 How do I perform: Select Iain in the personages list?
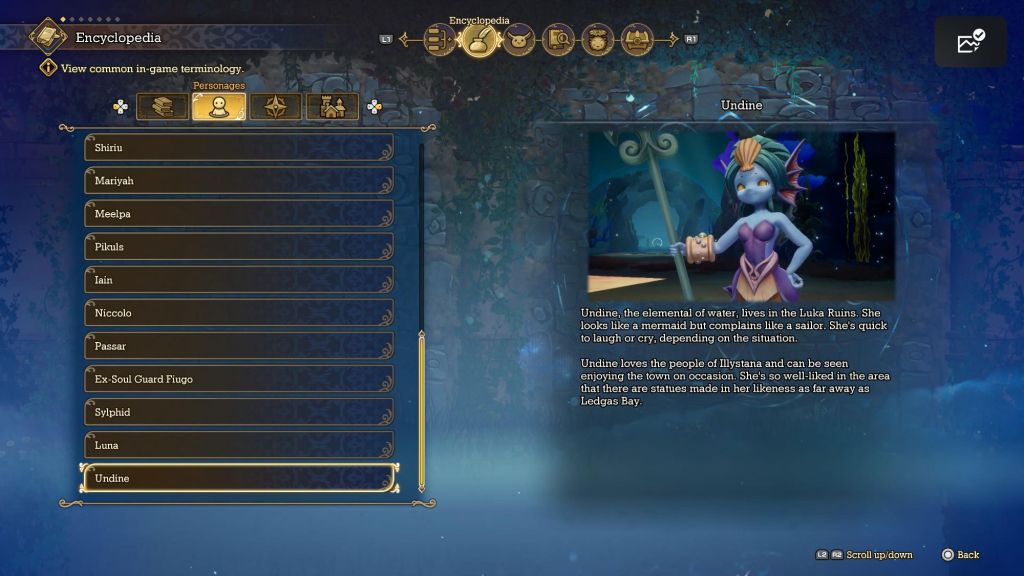tap(238, 280)
